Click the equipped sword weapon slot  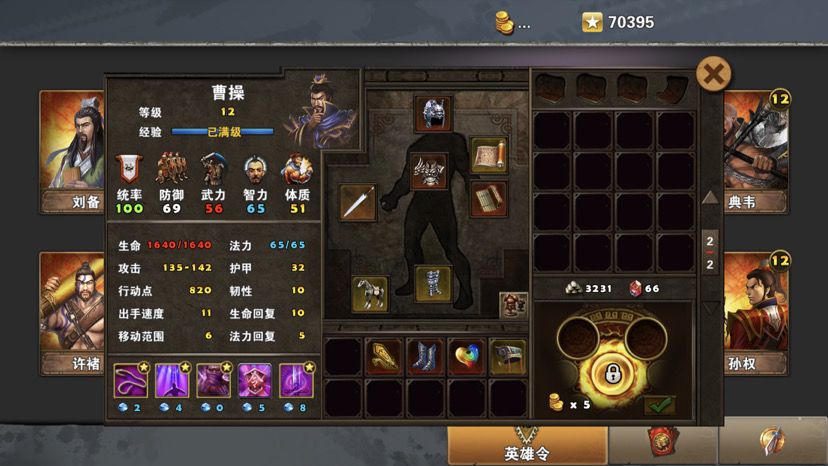358,202
